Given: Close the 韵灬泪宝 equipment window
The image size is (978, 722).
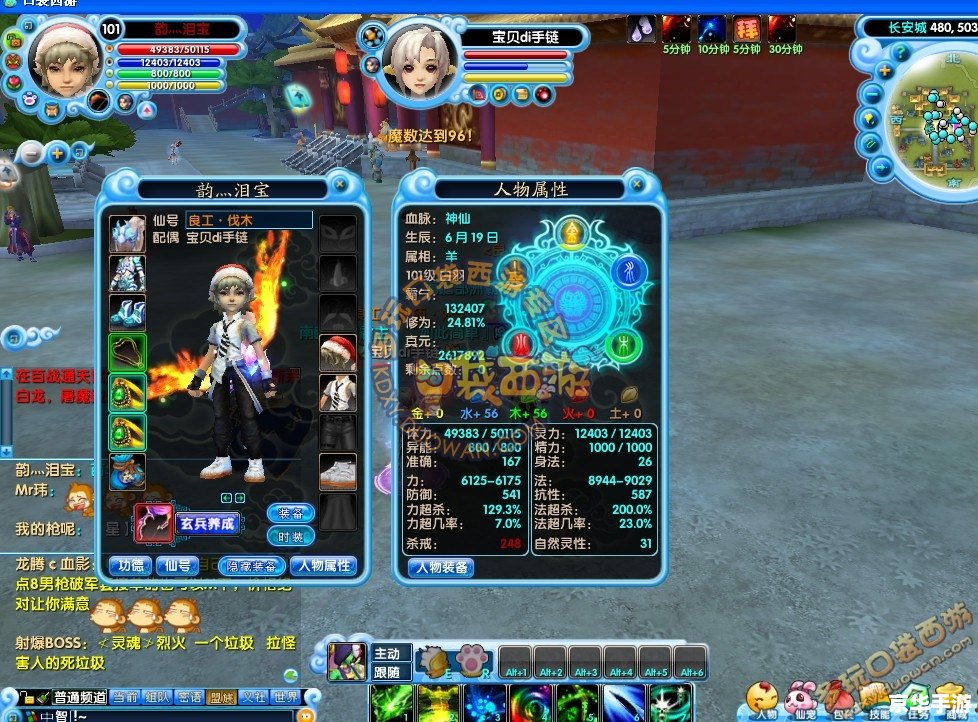Looking at the screenshot, I should pyautogui.click(x=340, y=184).
